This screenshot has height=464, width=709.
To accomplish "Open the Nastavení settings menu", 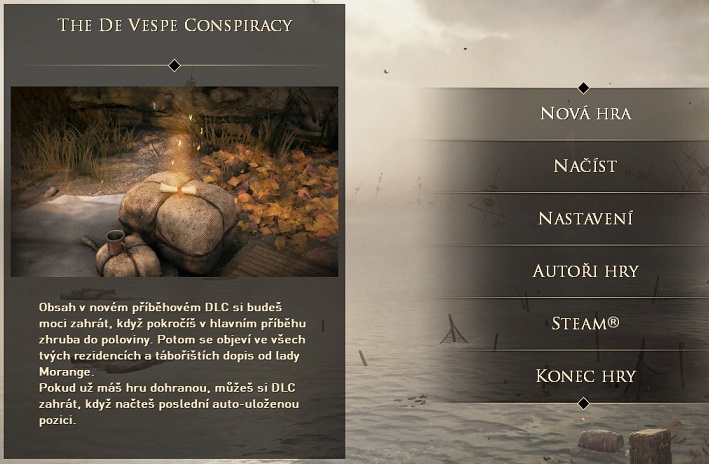I will (585, 218).
